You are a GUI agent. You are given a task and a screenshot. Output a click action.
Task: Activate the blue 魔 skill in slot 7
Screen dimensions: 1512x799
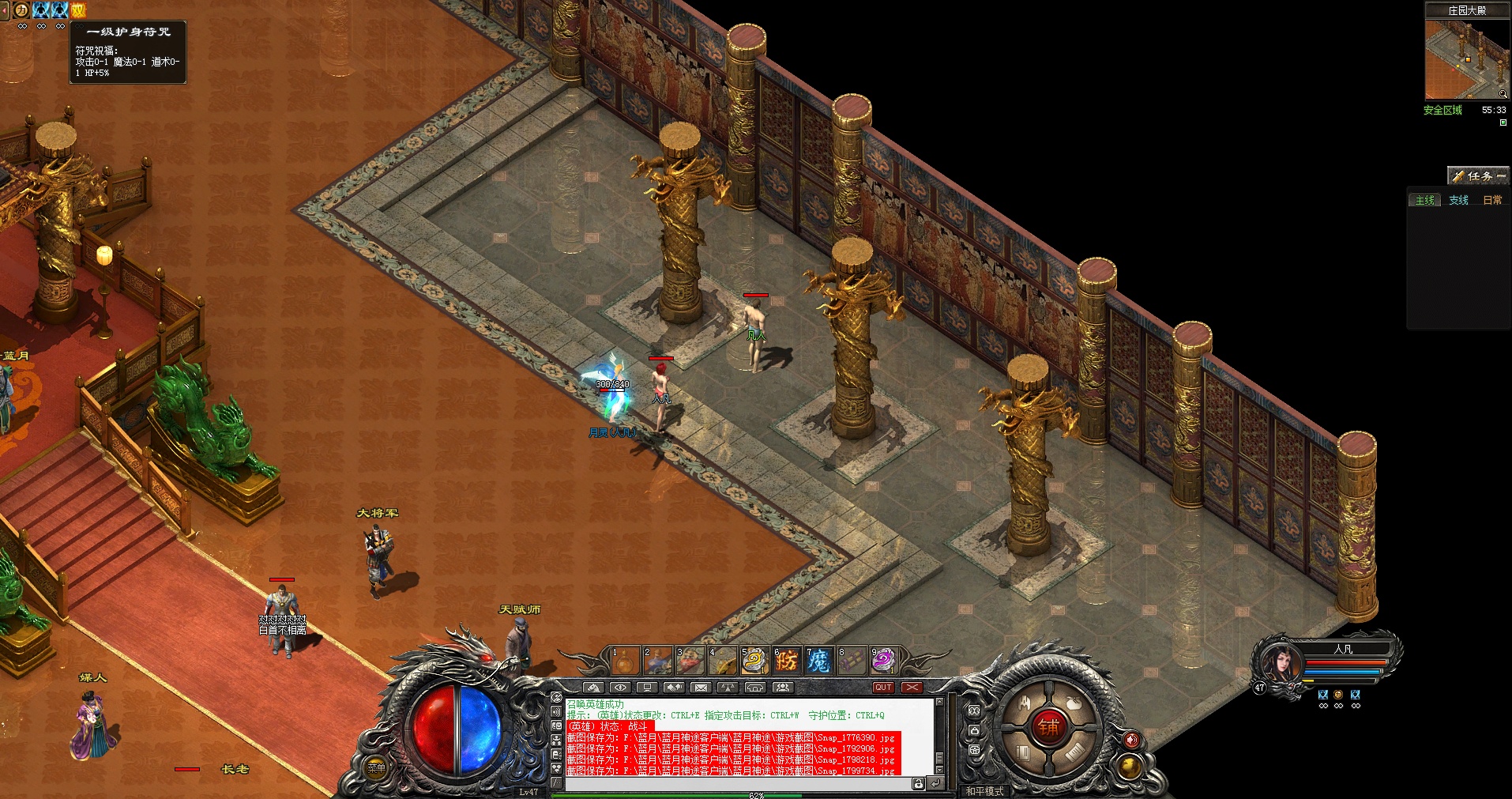click(819, 661)
